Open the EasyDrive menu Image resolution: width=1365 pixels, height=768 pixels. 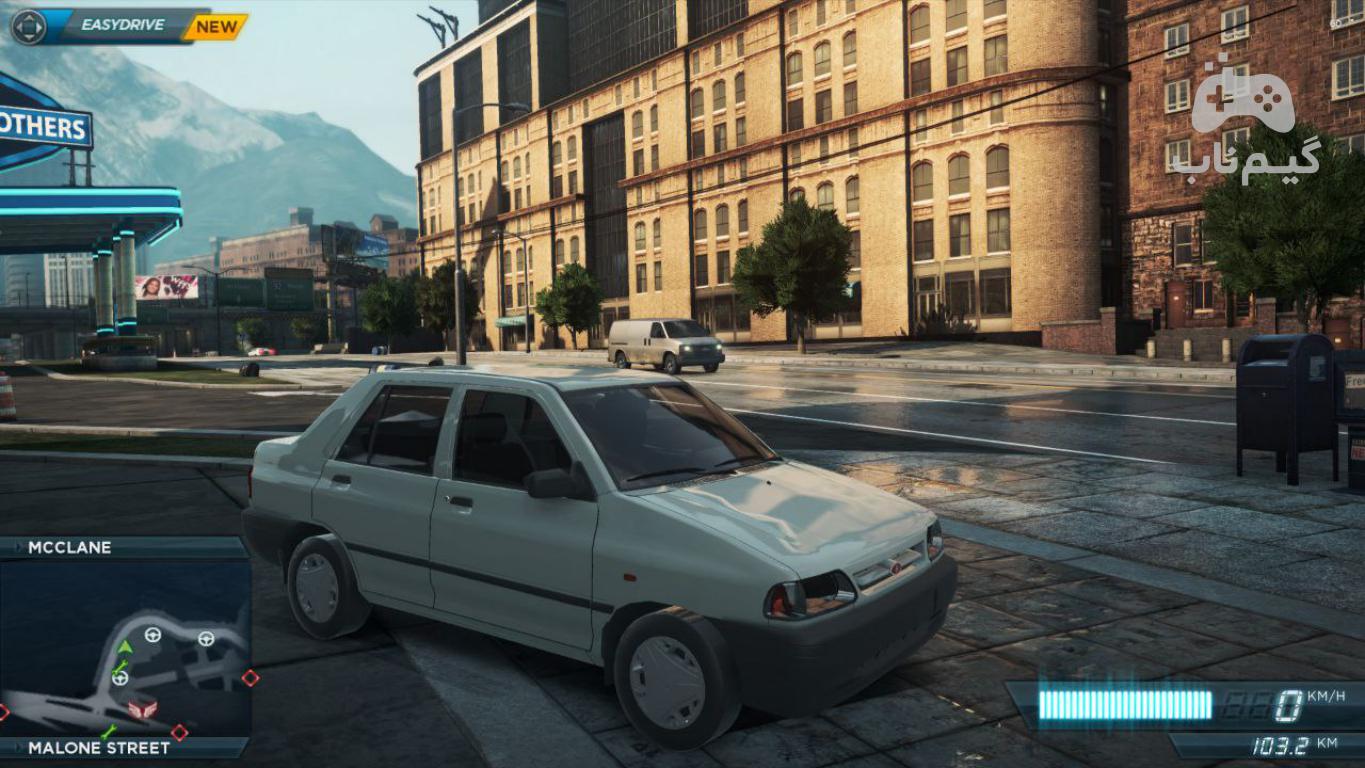[120, 27]
